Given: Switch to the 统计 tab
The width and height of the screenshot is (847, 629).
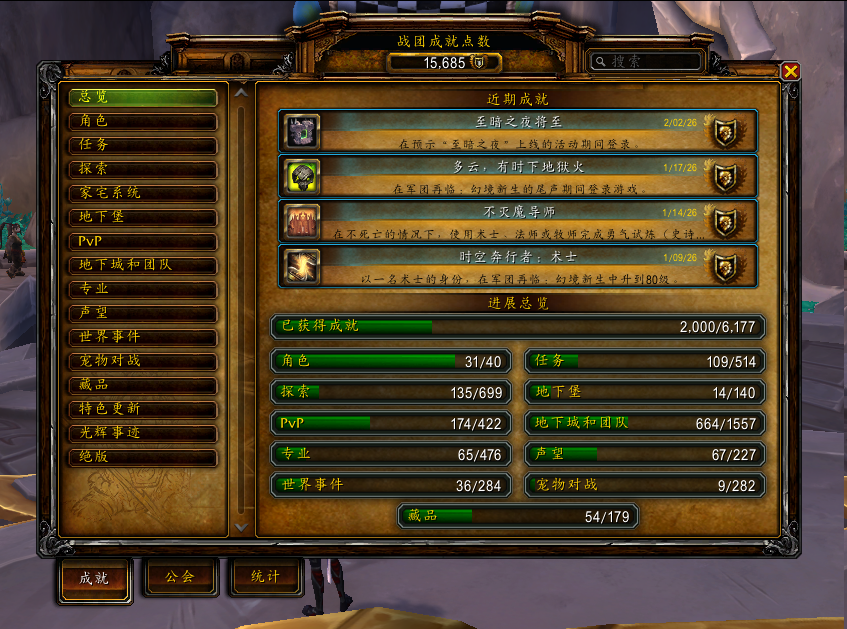Looking at the screenshot, I should point(266,577).
